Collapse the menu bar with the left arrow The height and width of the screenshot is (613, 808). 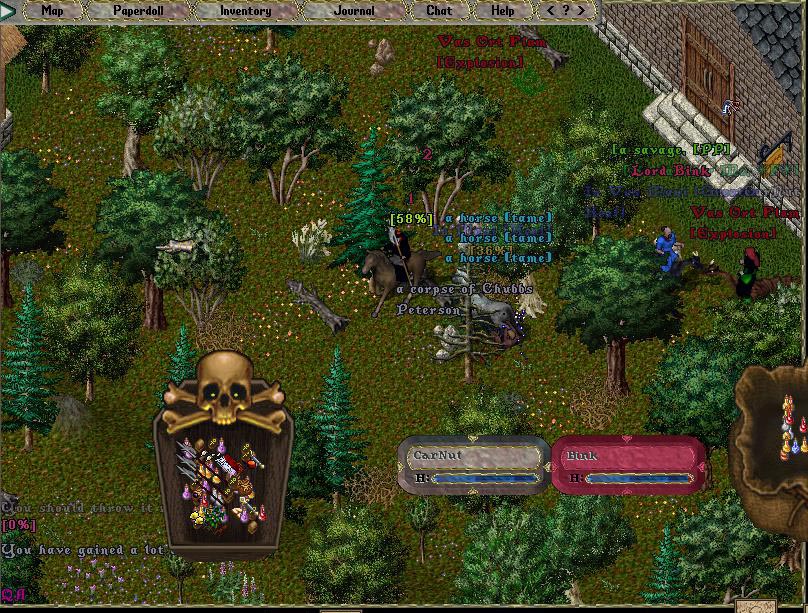pyautogui.click(x=549, y=11)
